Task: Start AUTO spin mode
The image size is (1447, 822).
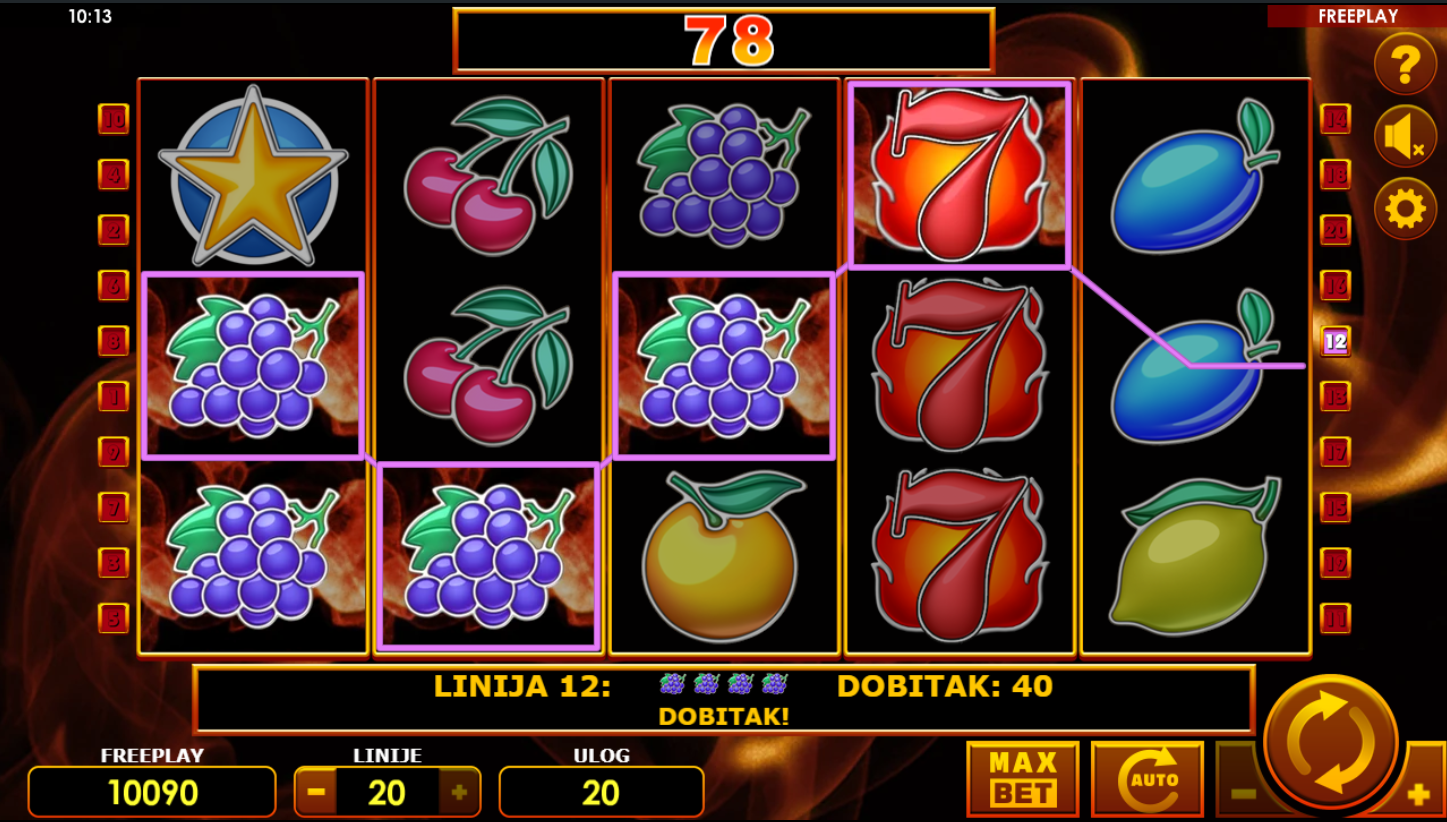Action: (x=1147, y=779)
